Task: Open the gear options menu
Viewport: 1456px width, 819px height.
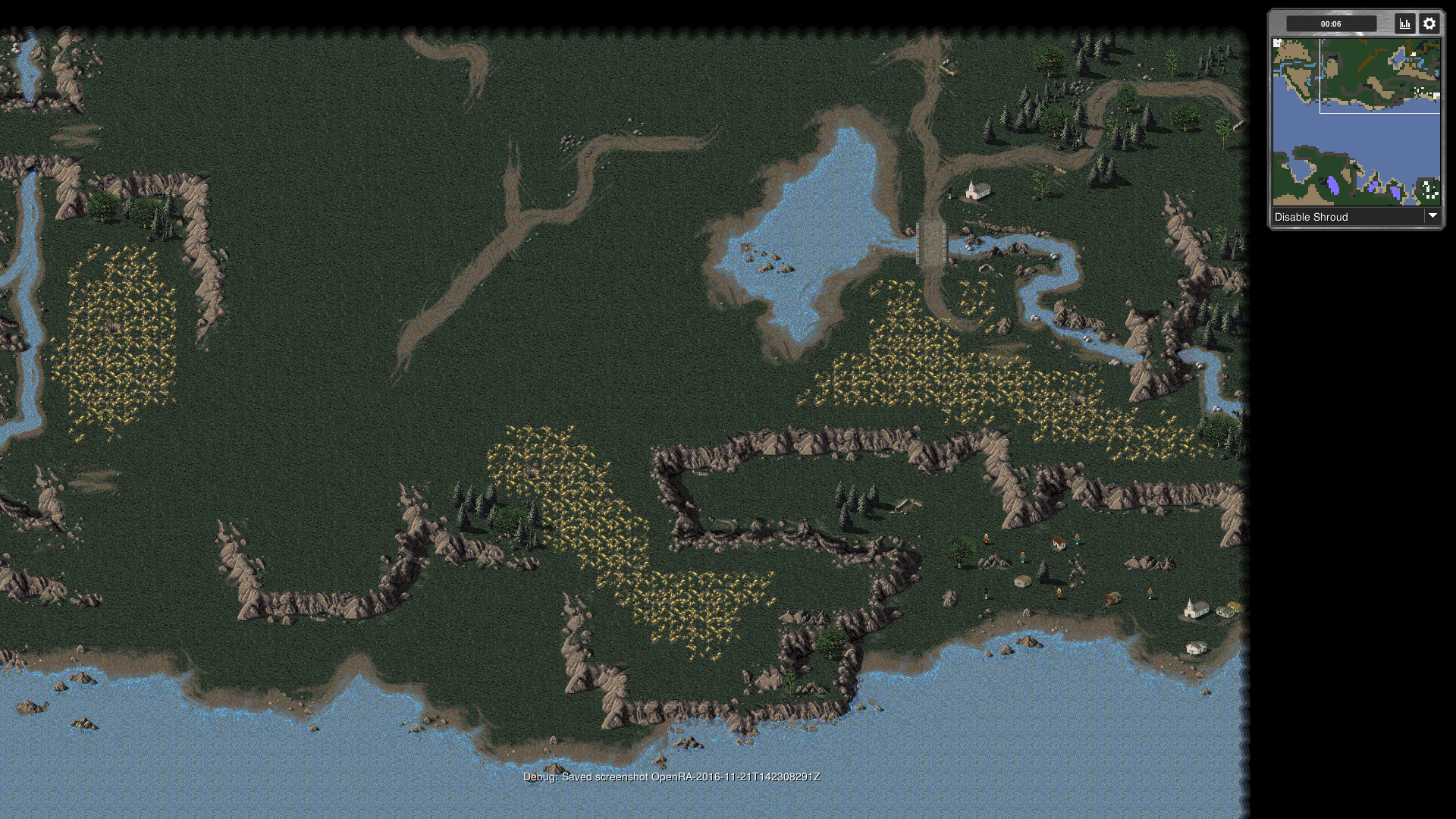Action: (1429, 24)
